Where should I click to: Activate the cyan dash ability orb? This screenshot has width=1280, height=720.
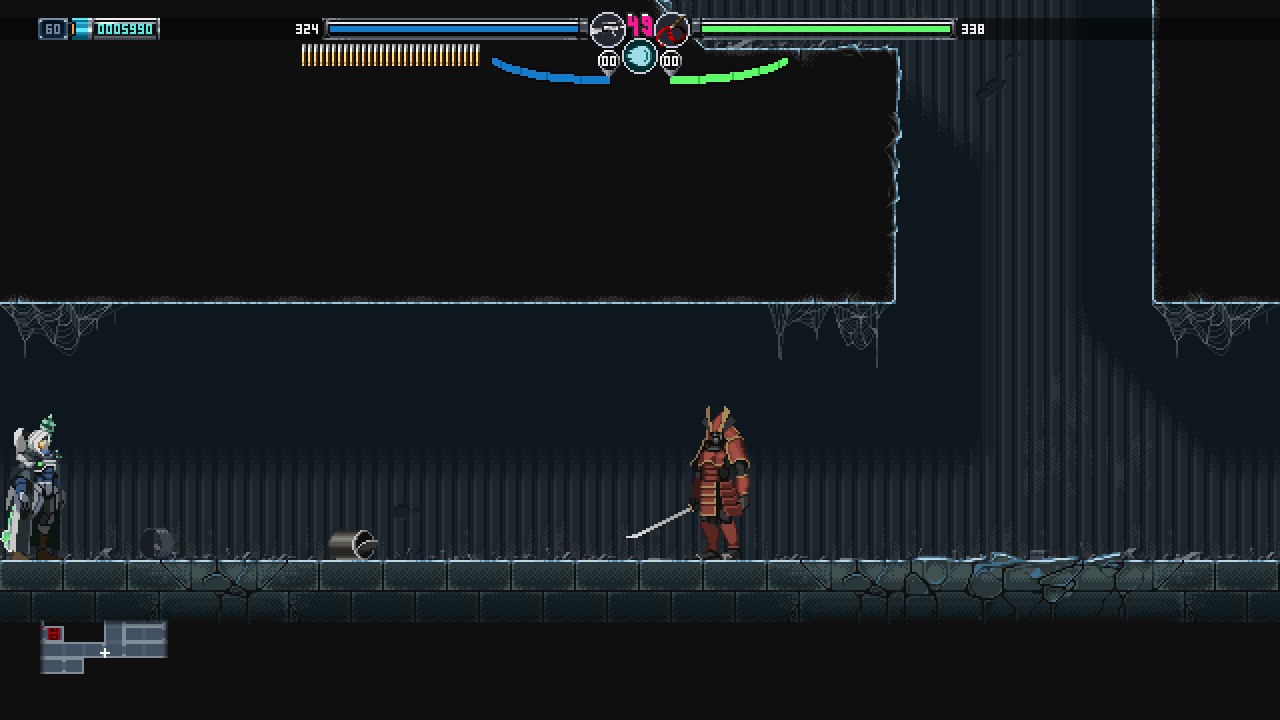[640, 57]
